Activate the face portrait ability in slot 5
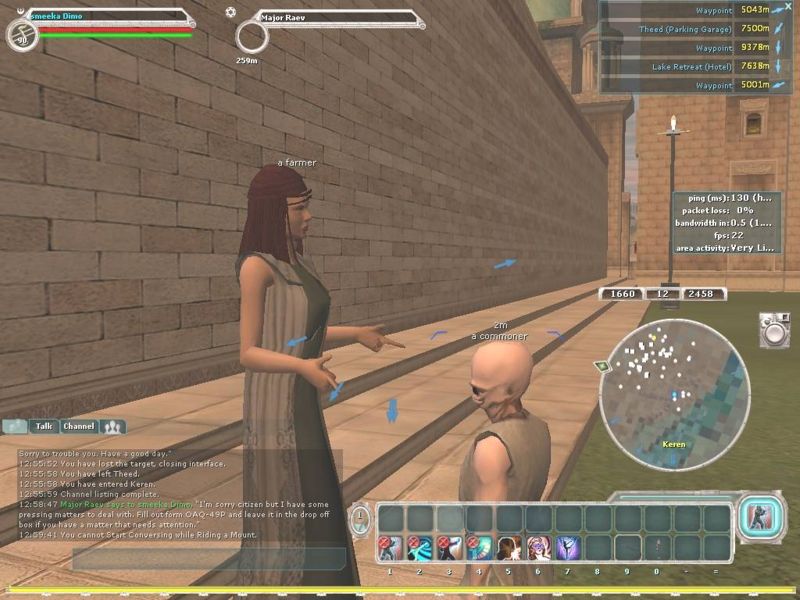 pyautogui.click(x=509, y=548)
